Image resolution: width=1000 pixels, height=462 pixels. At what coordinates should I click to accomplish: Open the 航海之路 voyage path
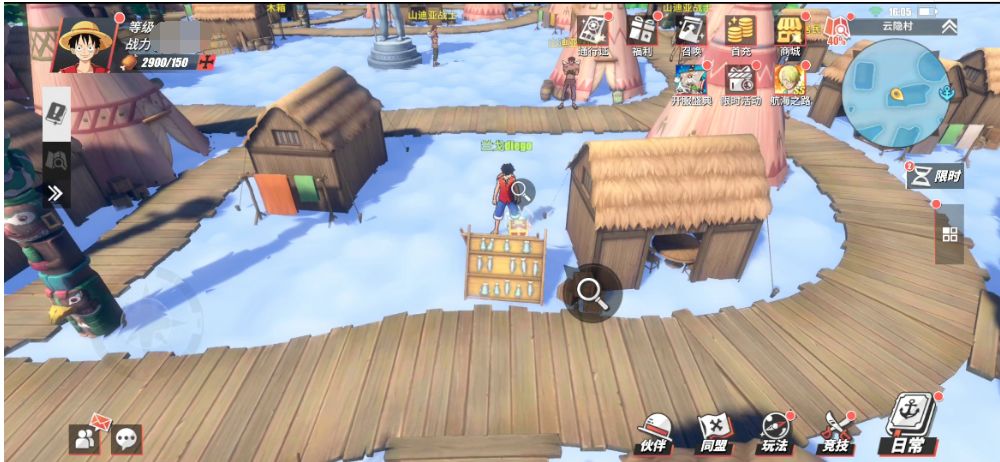(x=791, y=84)
